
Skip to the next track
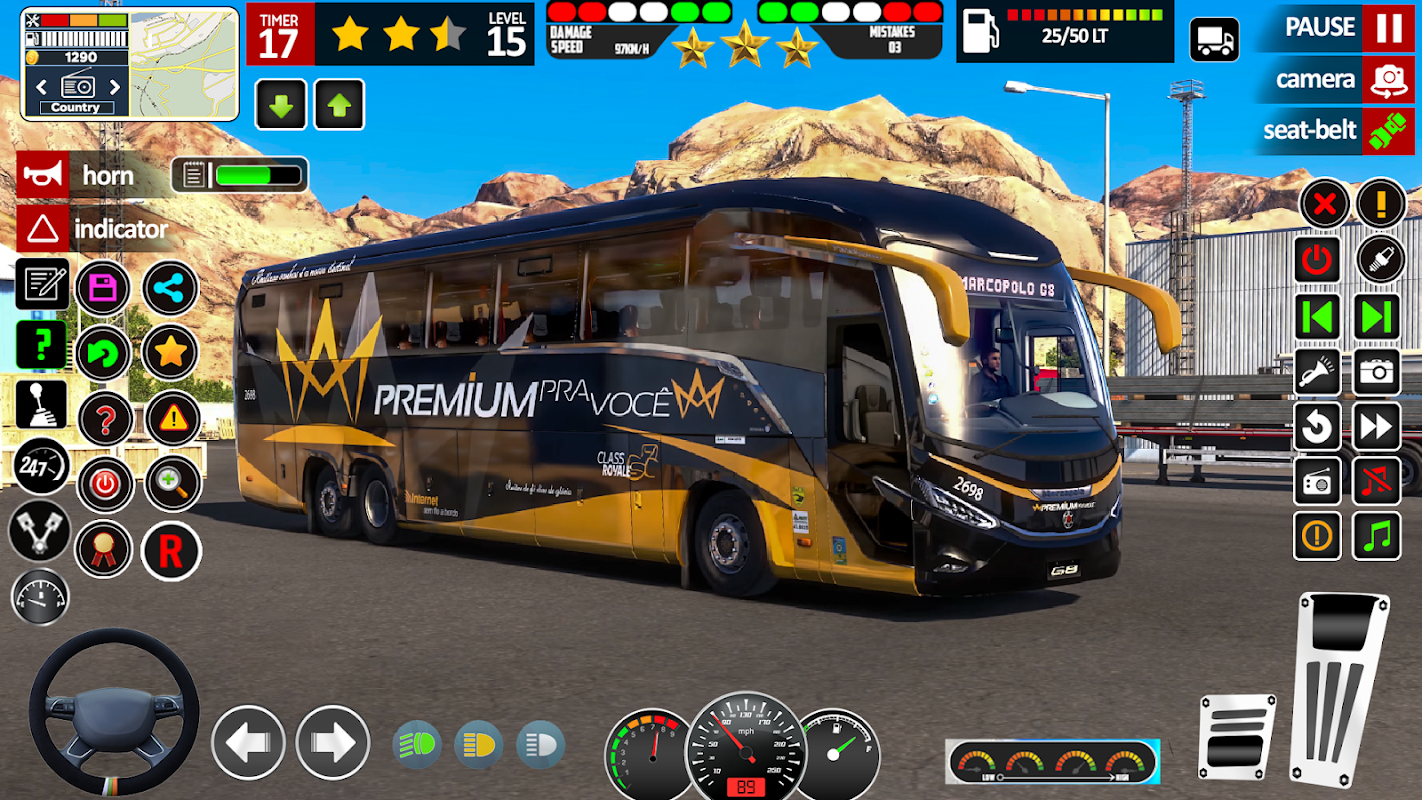coord(1377,317)
